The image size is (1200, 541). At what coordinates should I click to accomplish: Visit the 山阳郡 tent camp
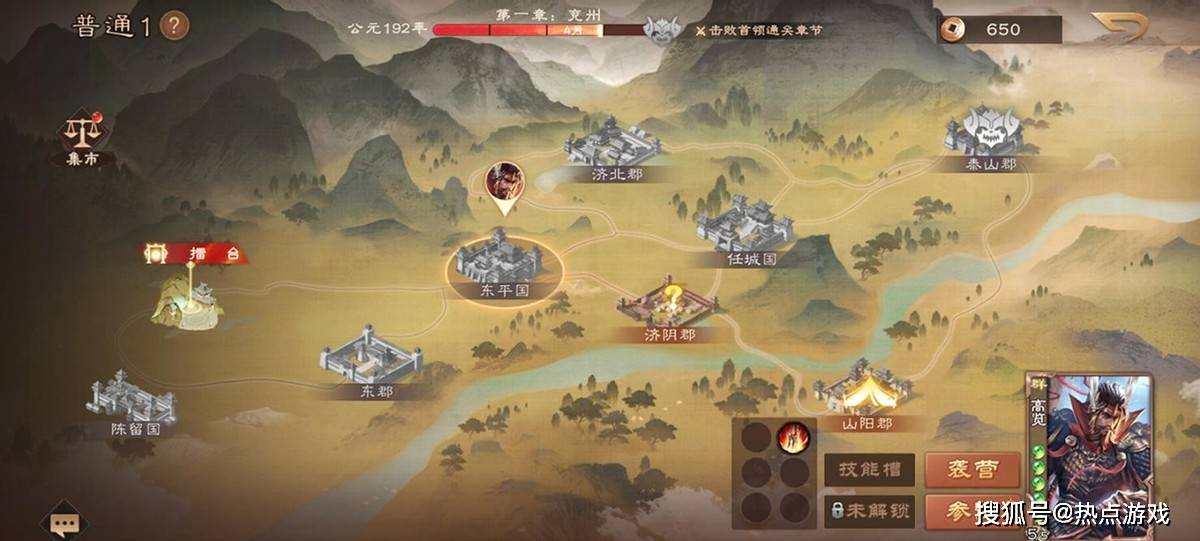coord(862,390)
